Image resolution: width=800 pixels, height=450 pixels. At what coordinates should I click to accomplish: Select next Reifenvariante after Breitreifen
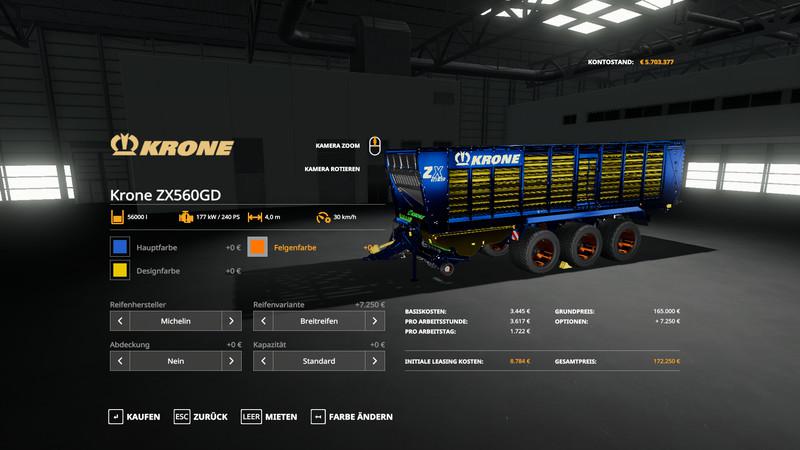tap(374, 321)
